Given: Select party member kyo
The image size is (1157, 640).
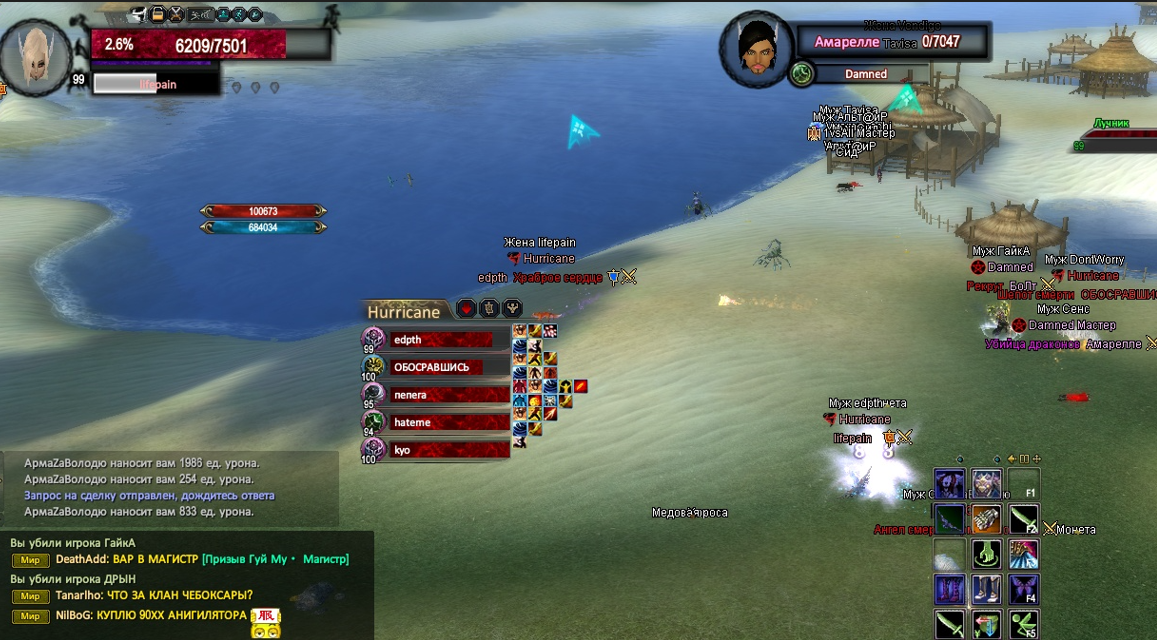Looking at the screenshot, I should coord(441,450).
